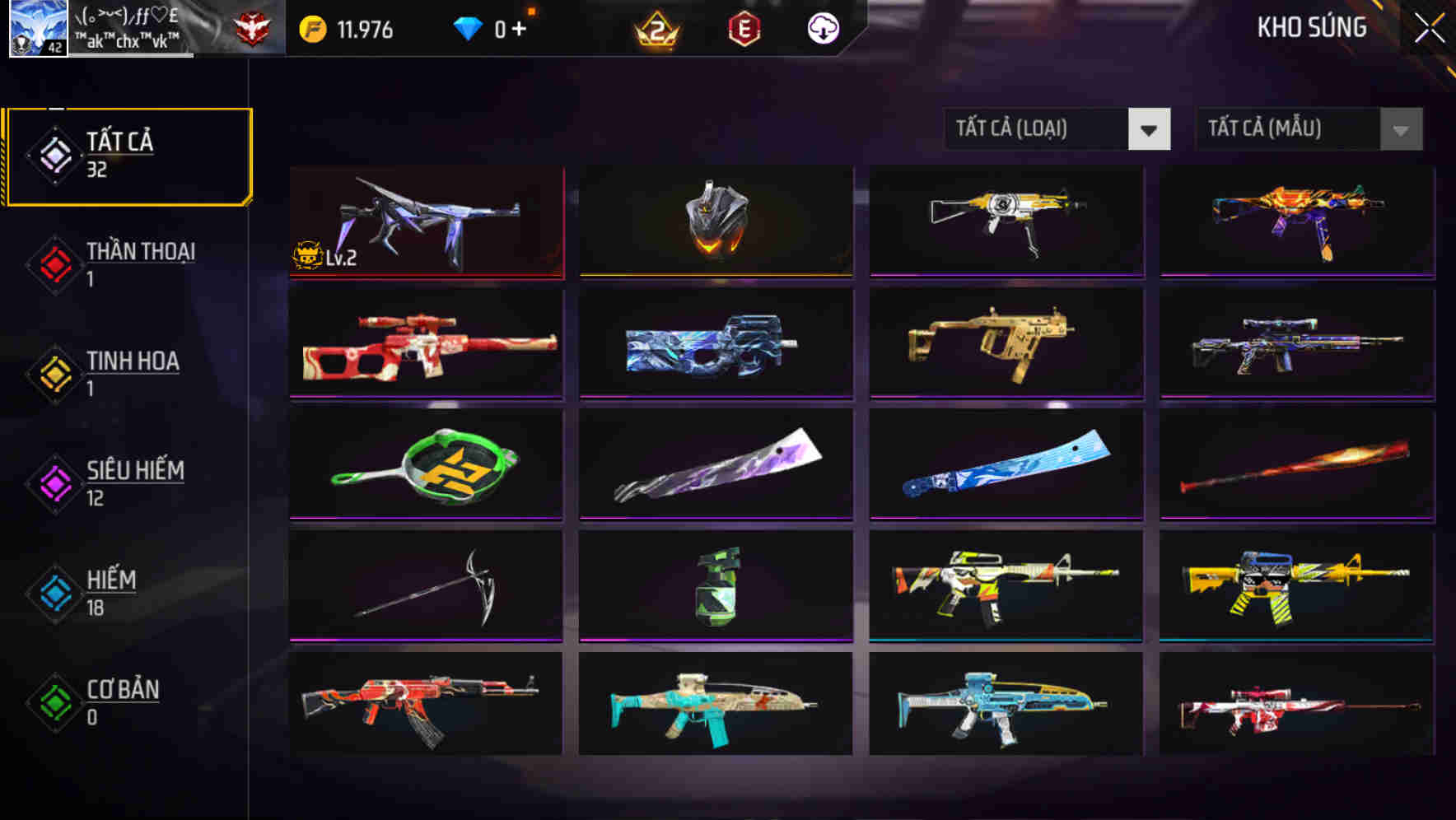Open the flaming baseball bat thumbnail

coord(1296,465)
